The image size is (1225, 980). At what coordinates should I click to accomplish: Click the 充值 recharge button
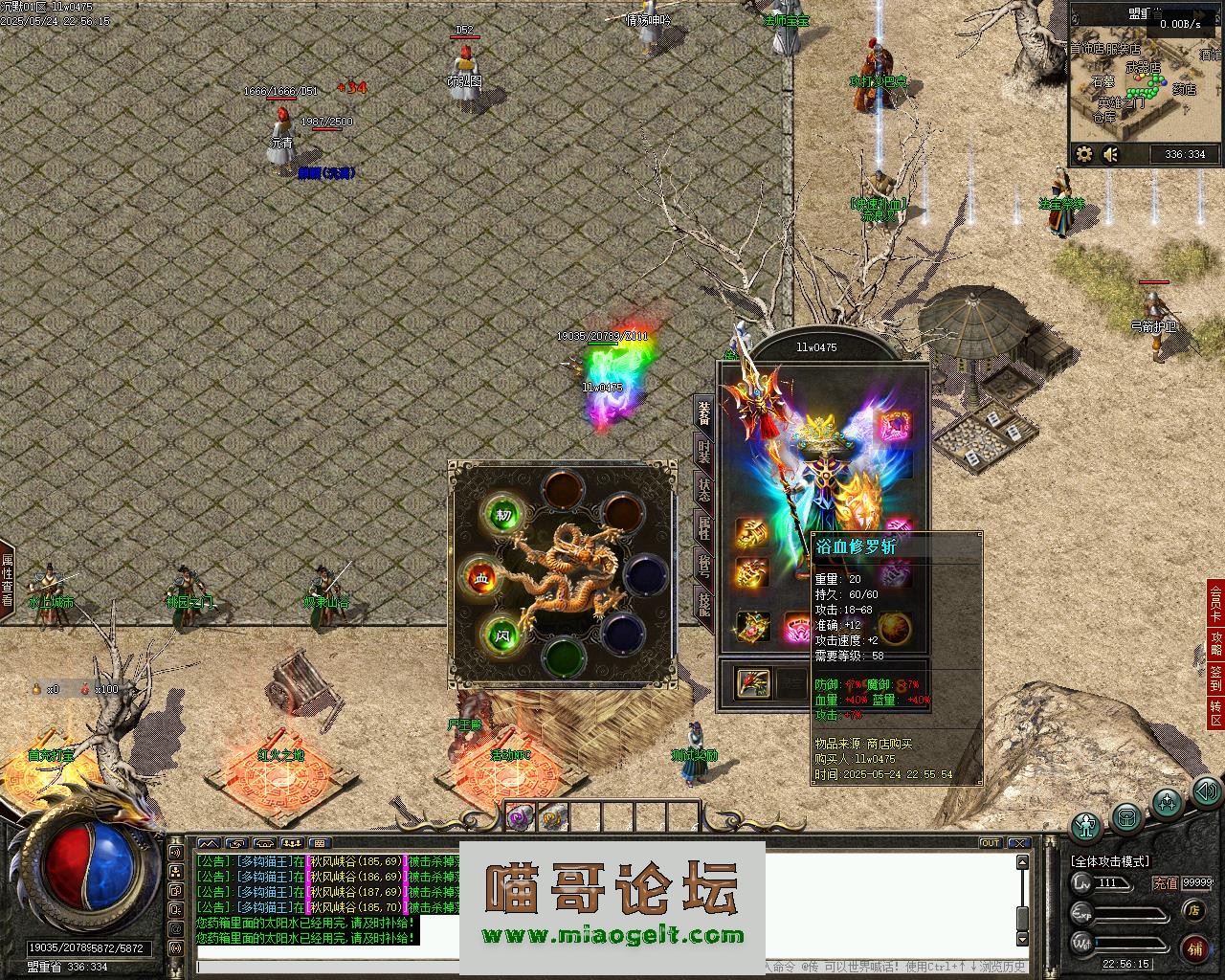[x=1165, y=883]
